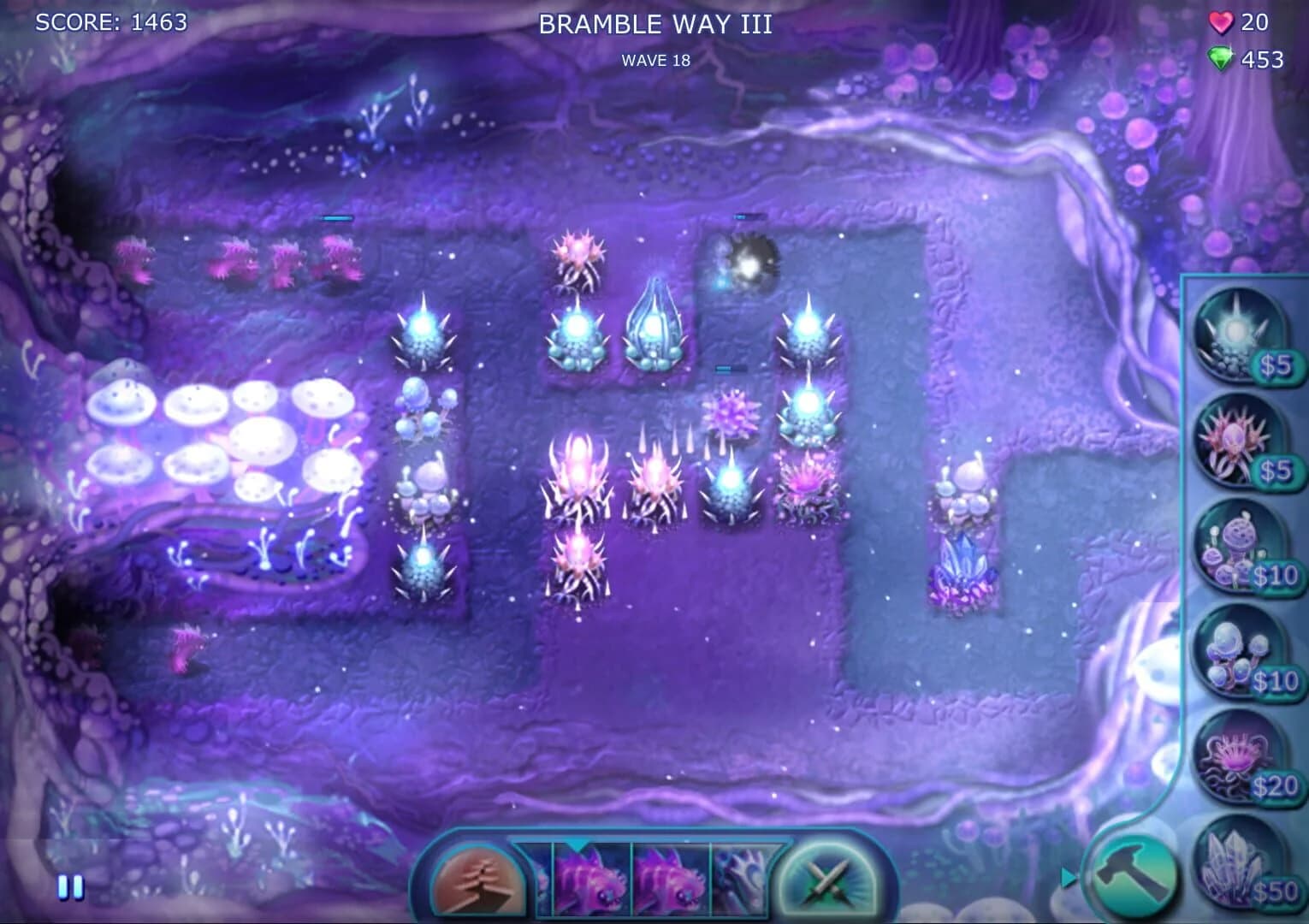Open the Wave 18 label

point(655,60)
